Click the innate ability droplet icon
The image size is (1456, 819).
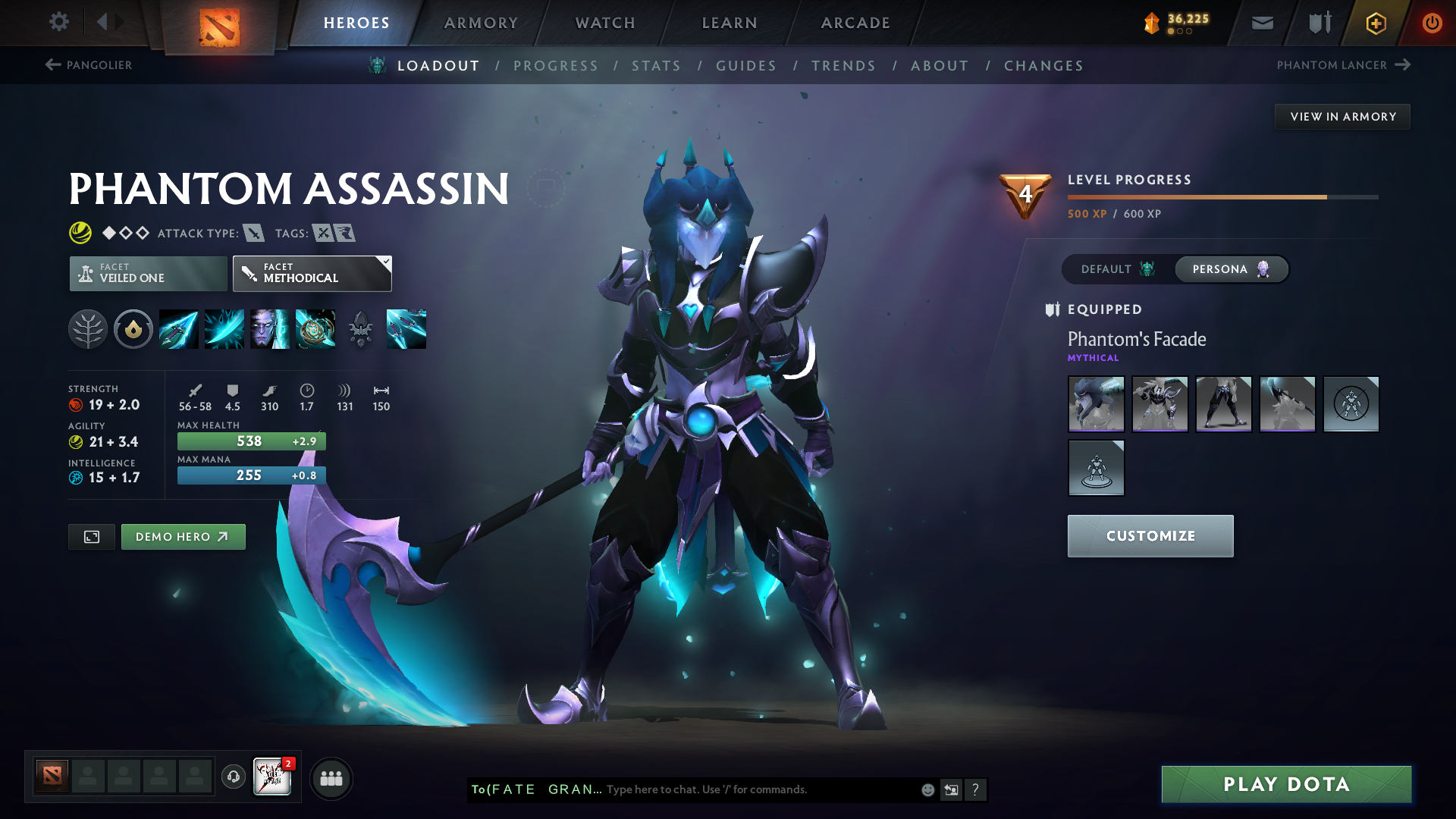[x=133, y=329]
